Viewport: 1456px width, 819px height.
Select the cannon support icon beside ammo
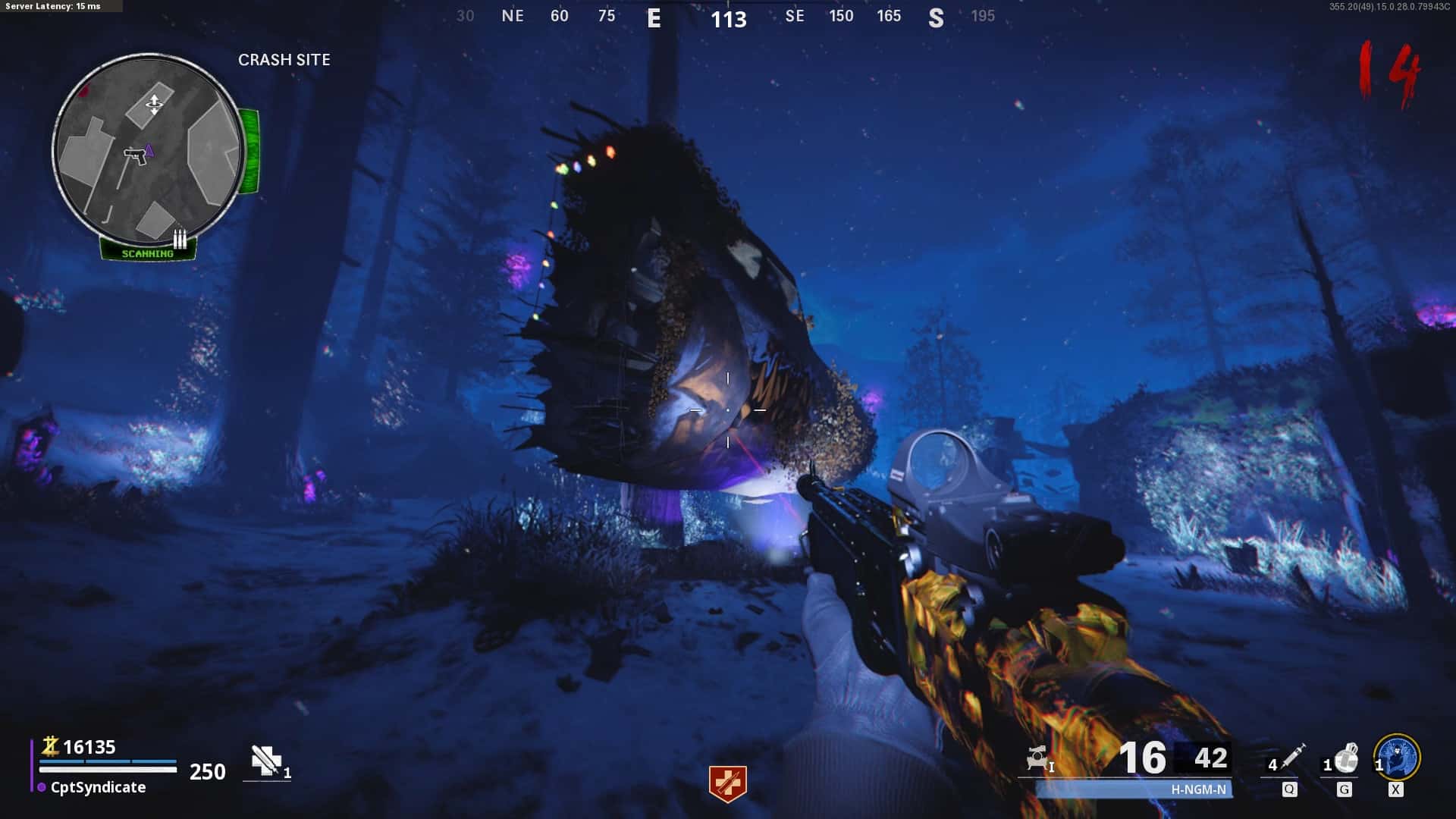(x=1037, y=758)
